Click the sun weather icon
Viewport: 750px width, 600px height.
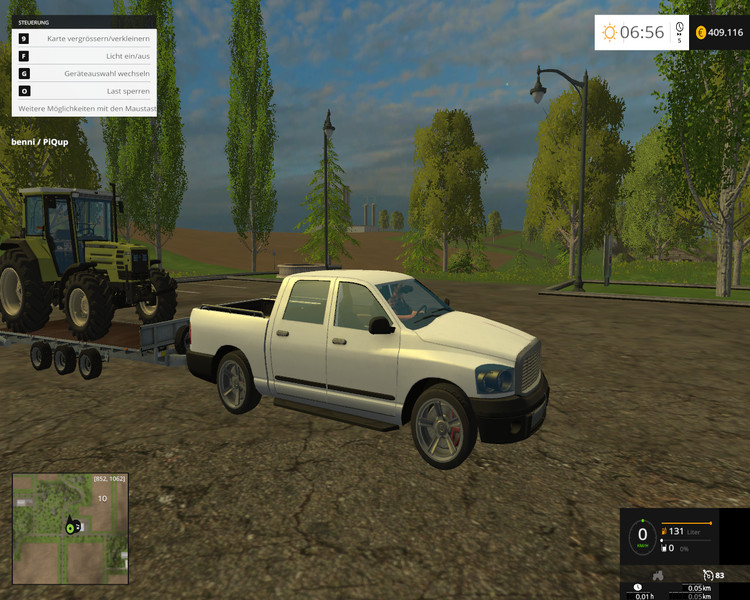609,33
